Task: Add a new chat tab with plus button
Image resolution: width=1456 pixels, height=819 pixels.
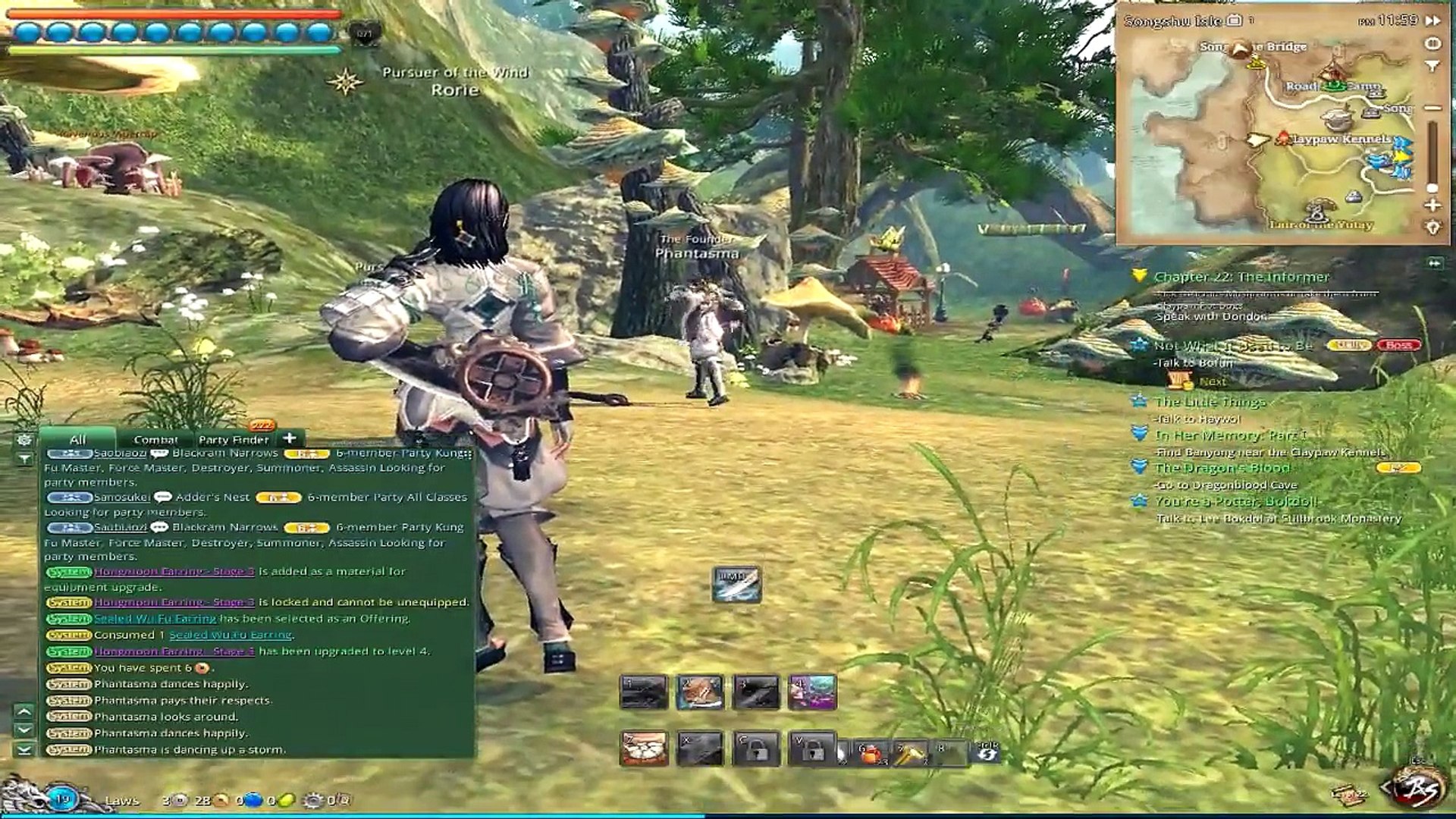Action: pyautogui.click(x=289, y=438)
